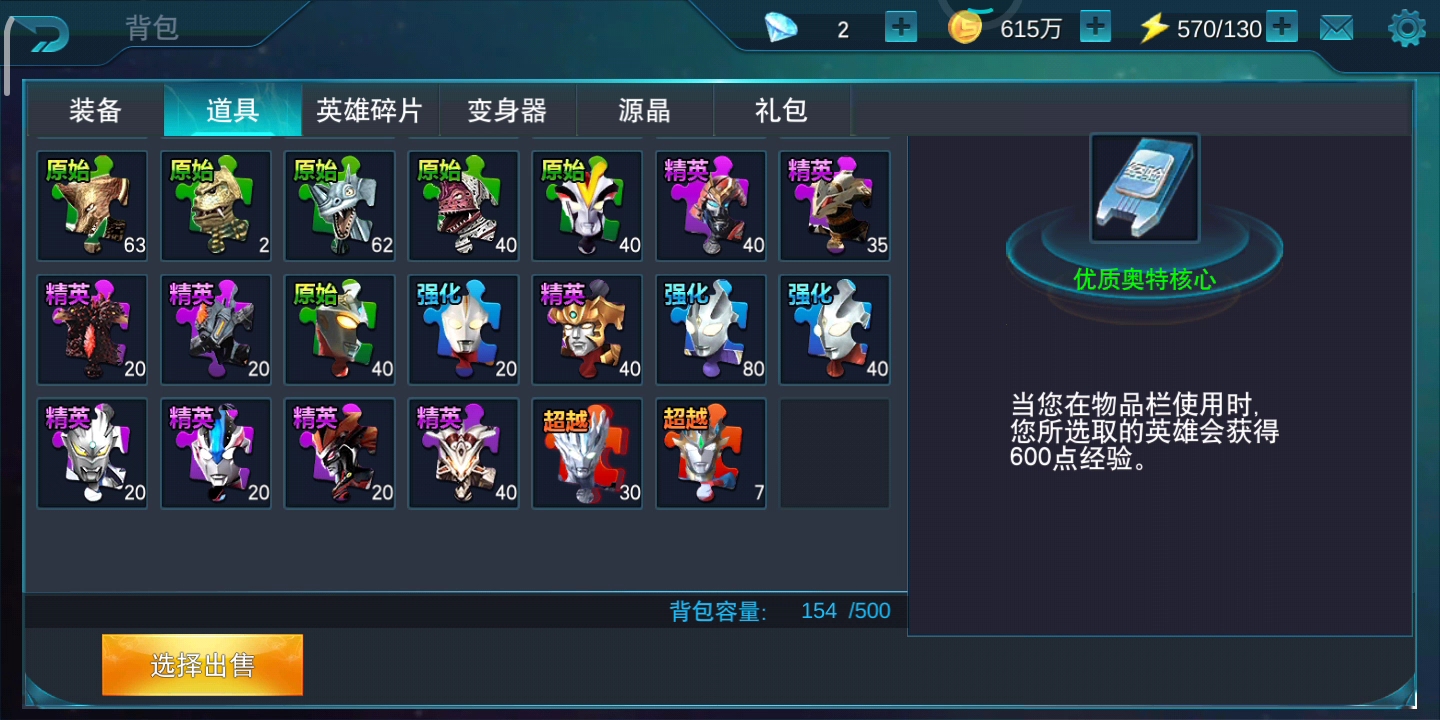
Task: Select the 原始 fragment with quantity 63
Action: coord(92,205)
